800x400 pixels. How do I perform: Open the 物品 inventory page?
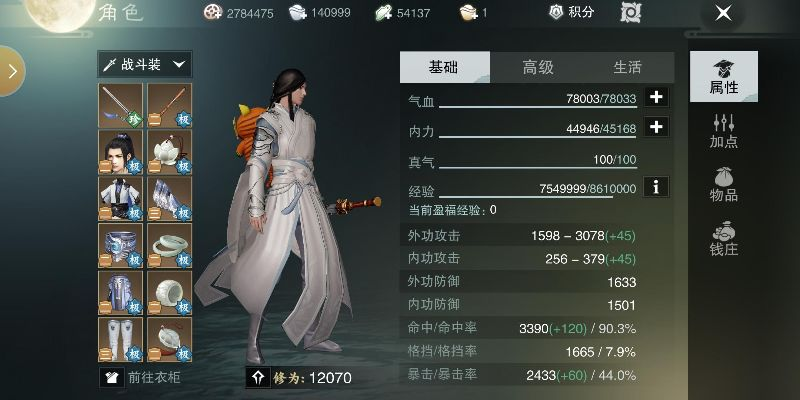point(724,182)
